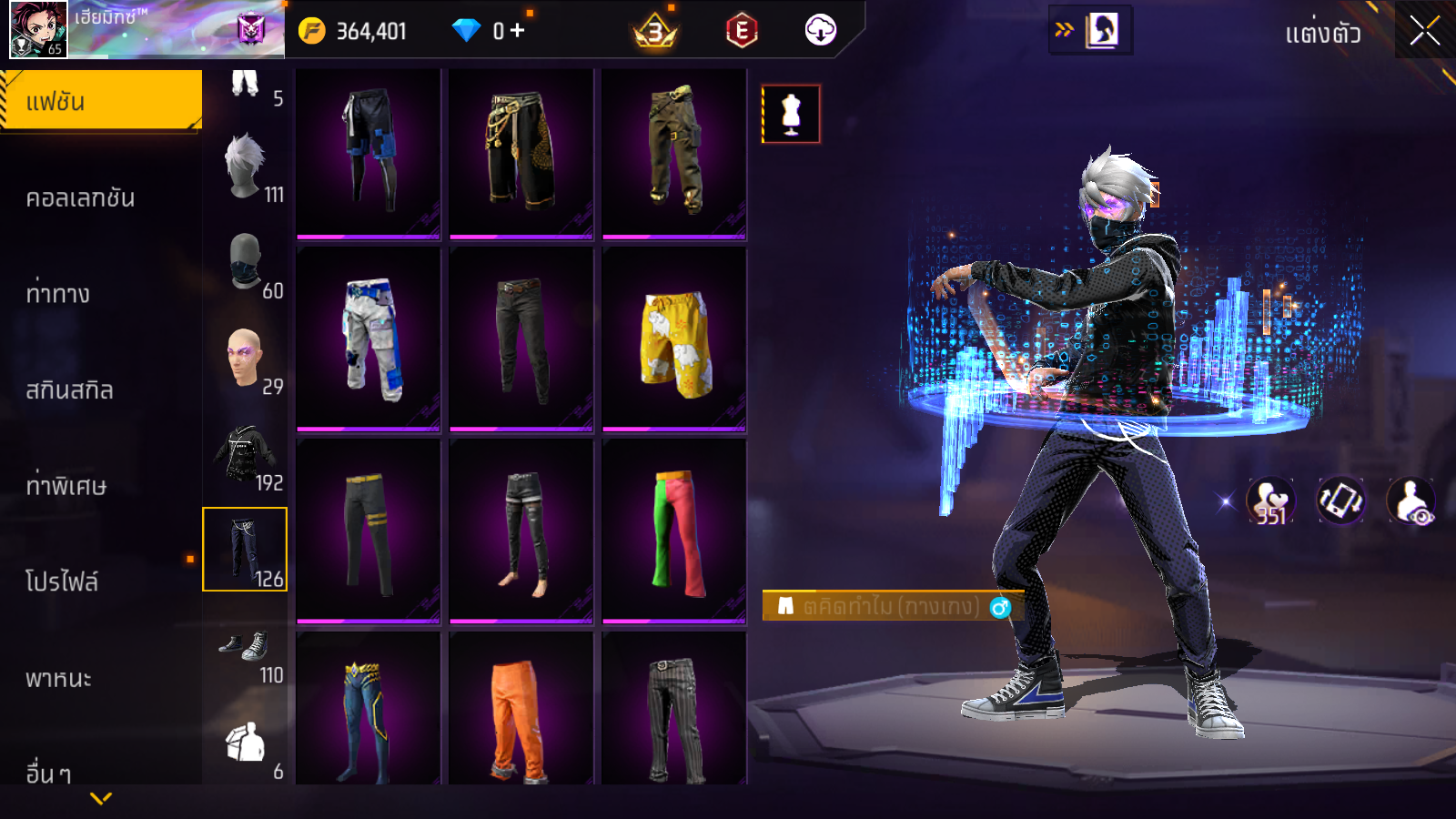Select the สกินสกิล skill skin tab
The width and height of the screenshot is (1456, 819).
(70, 390)
